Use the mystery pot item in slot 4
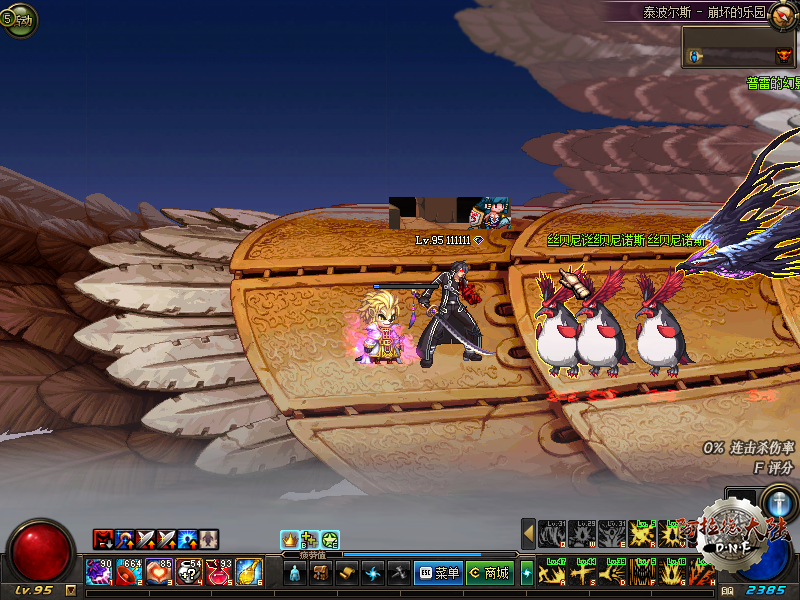The width and height of the screenshot is (800, 600). tap(189, 572)
